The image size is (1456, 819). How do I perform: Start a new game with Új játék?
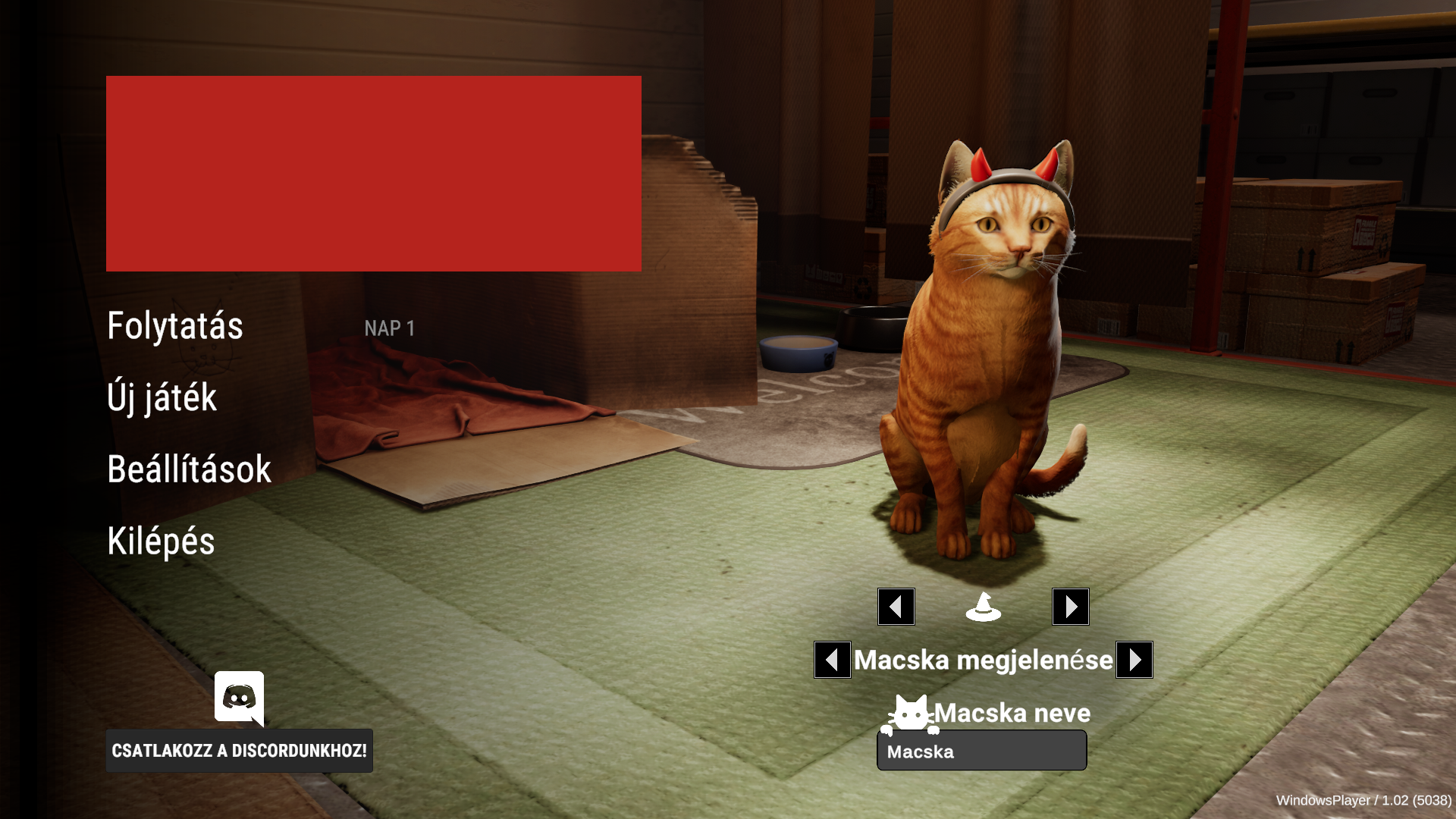(162, 397)
